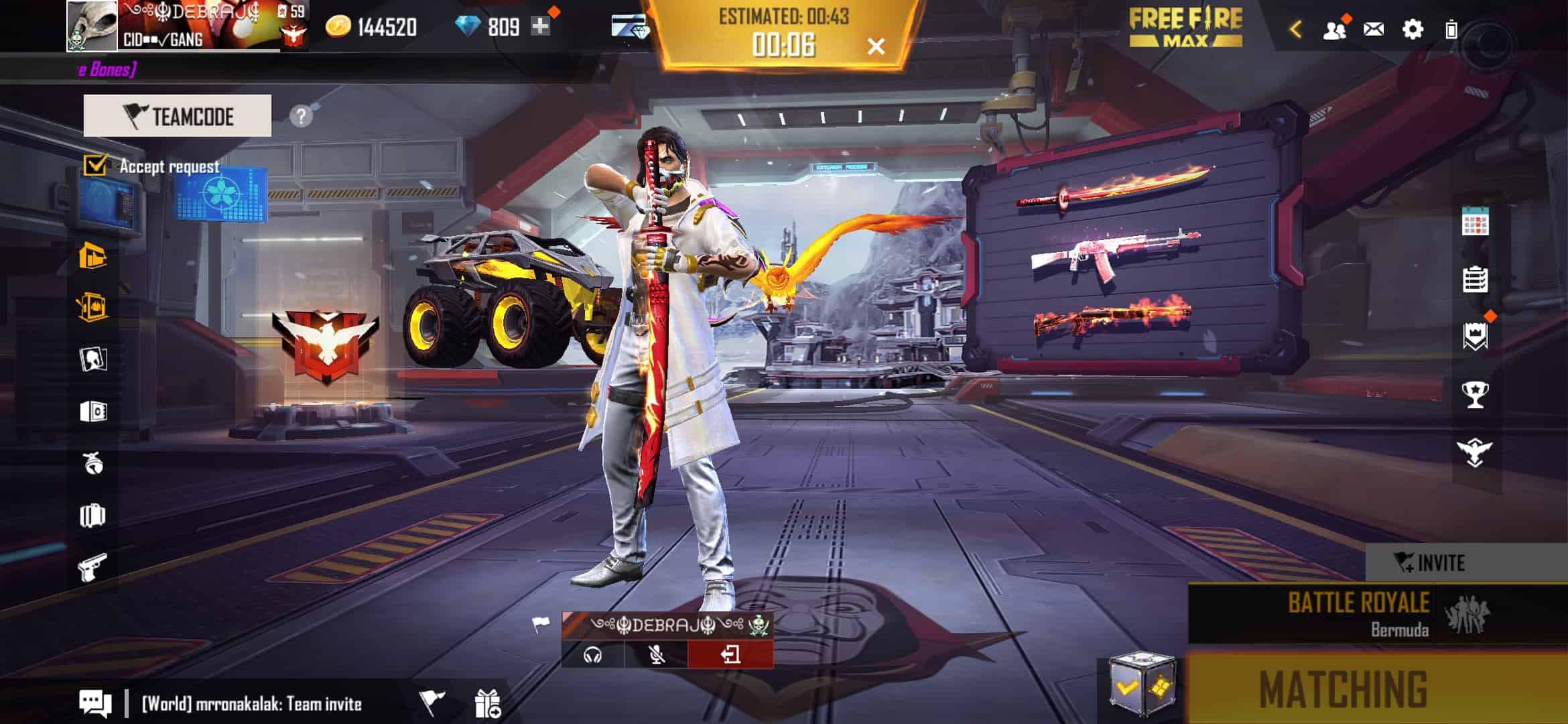
Task: Open the trophy icon
Action: tap(1475, 394)
